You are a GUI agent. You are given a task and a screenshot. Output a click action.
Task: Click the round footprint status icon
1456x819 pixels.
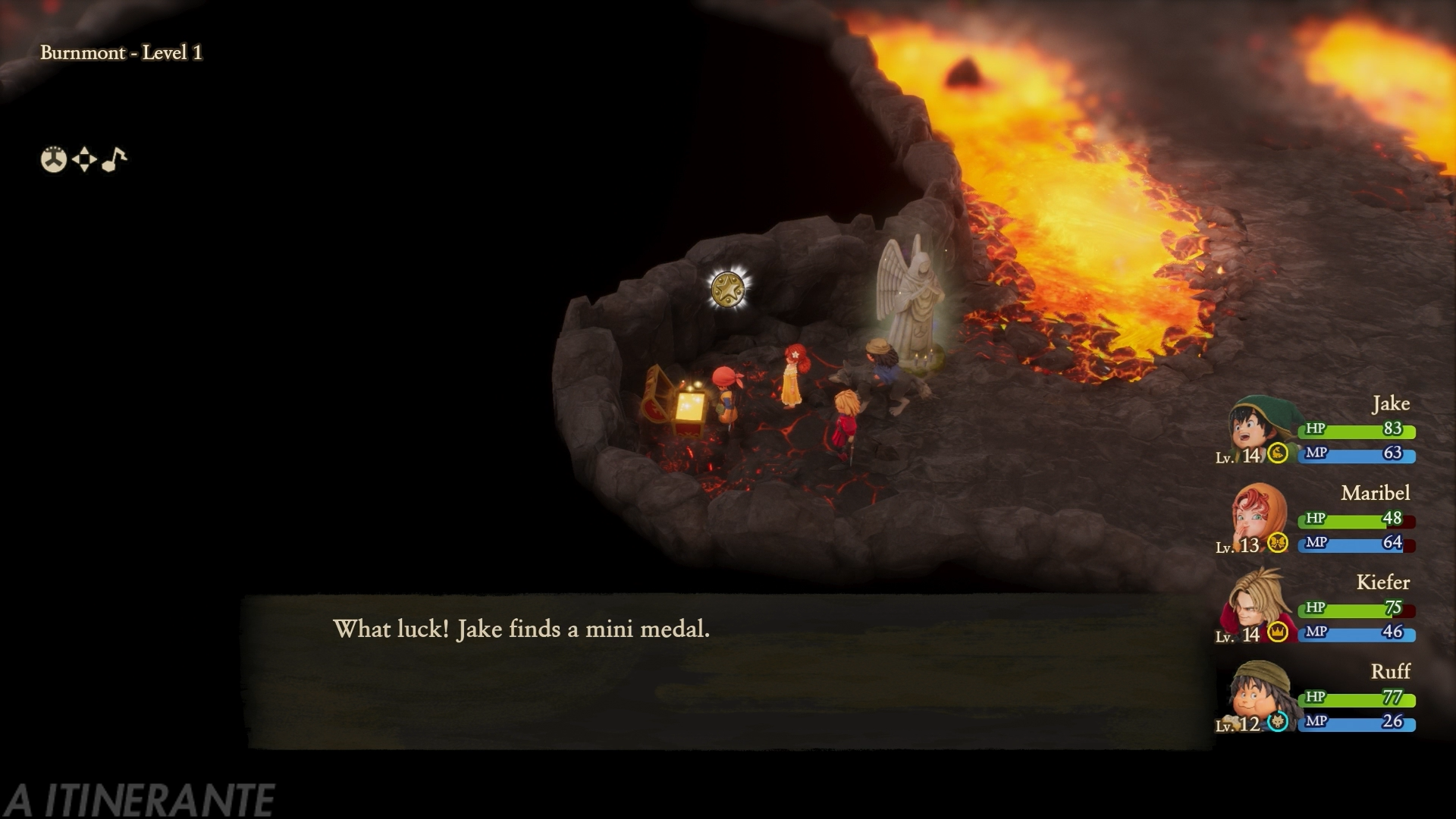[54, 159]
